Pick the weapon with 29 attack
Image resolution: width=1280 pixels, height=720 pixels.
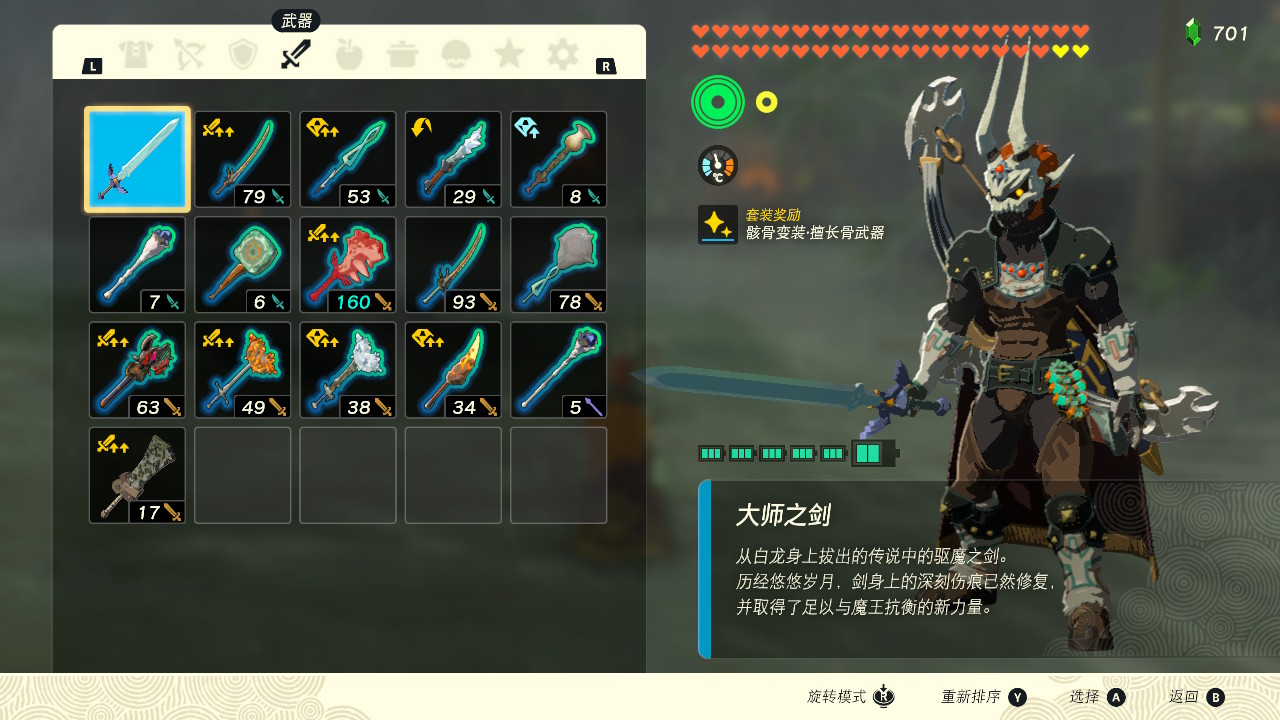pyautogui.click(x=453, y=160)
